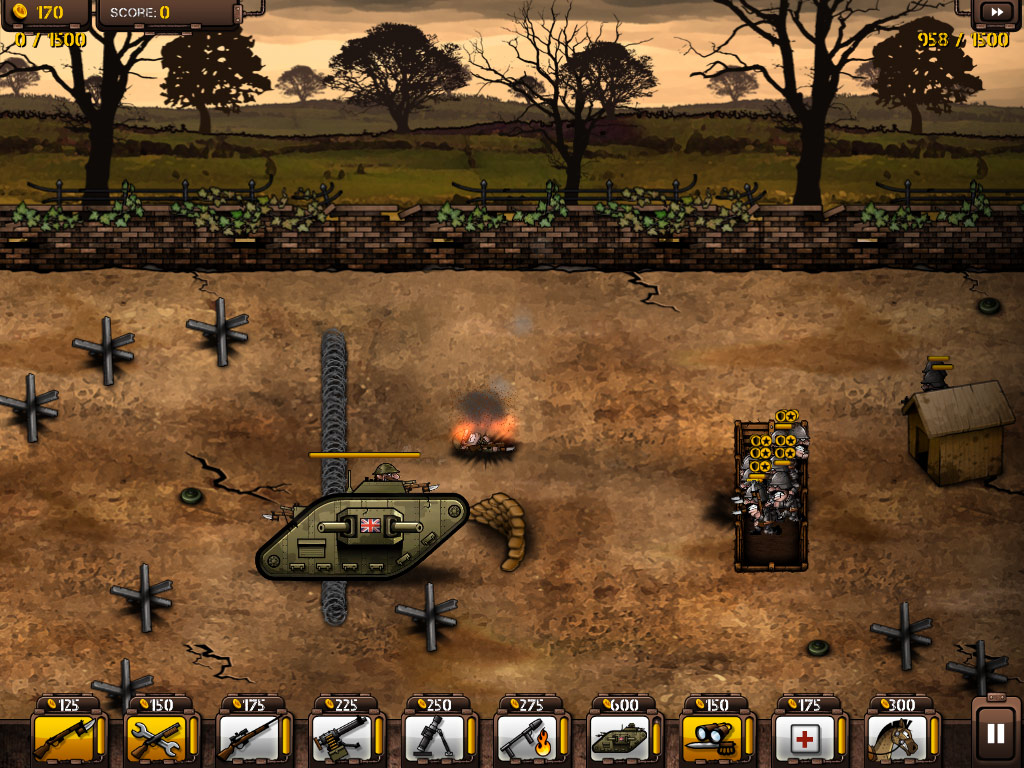Deploy the tank costing 600
The image size is (1024, 768).
pos(618,736)
